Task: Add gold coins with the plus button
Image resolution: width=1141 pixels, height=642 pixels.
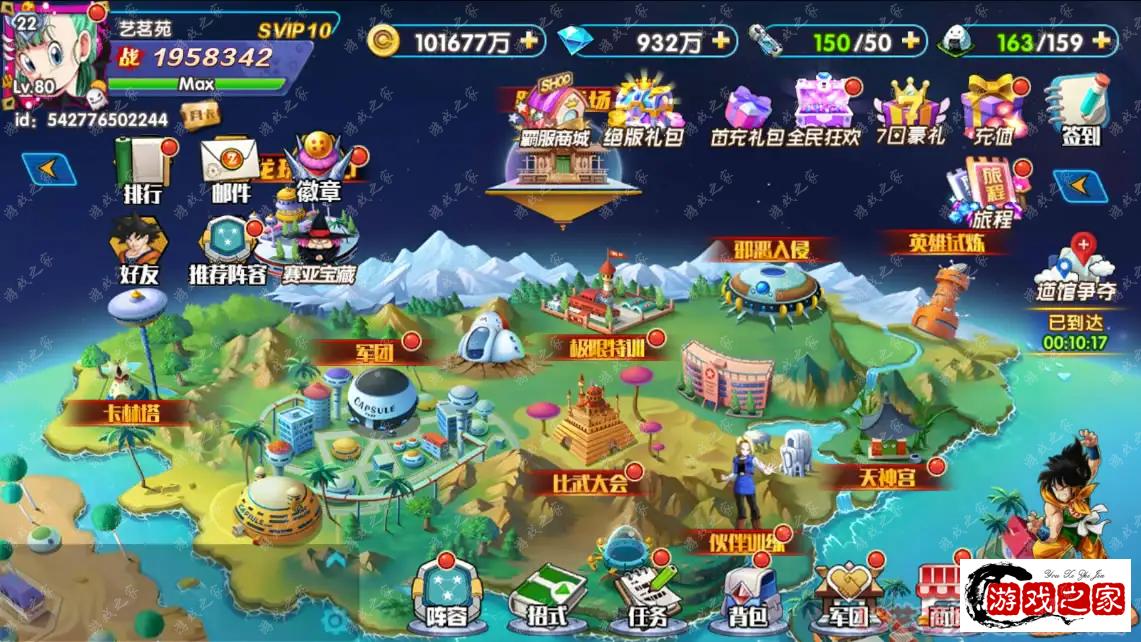Action: pyautogui.click(x=528, y=41)
